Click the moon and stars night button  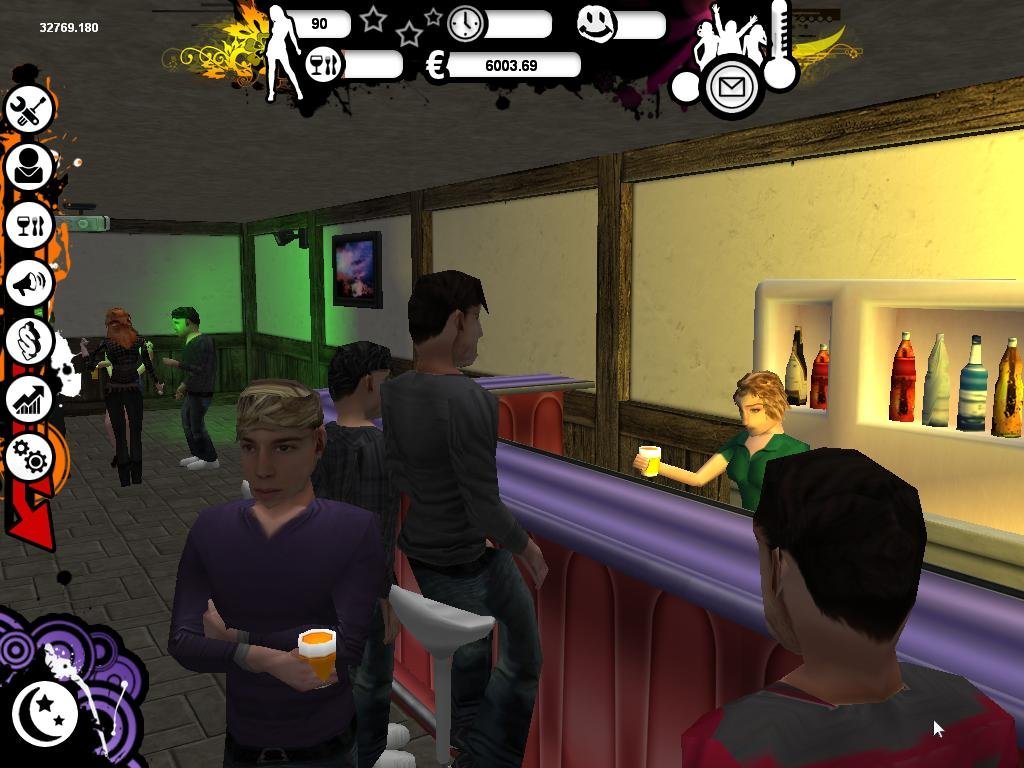pyautogui.click(x=45, y=713)
